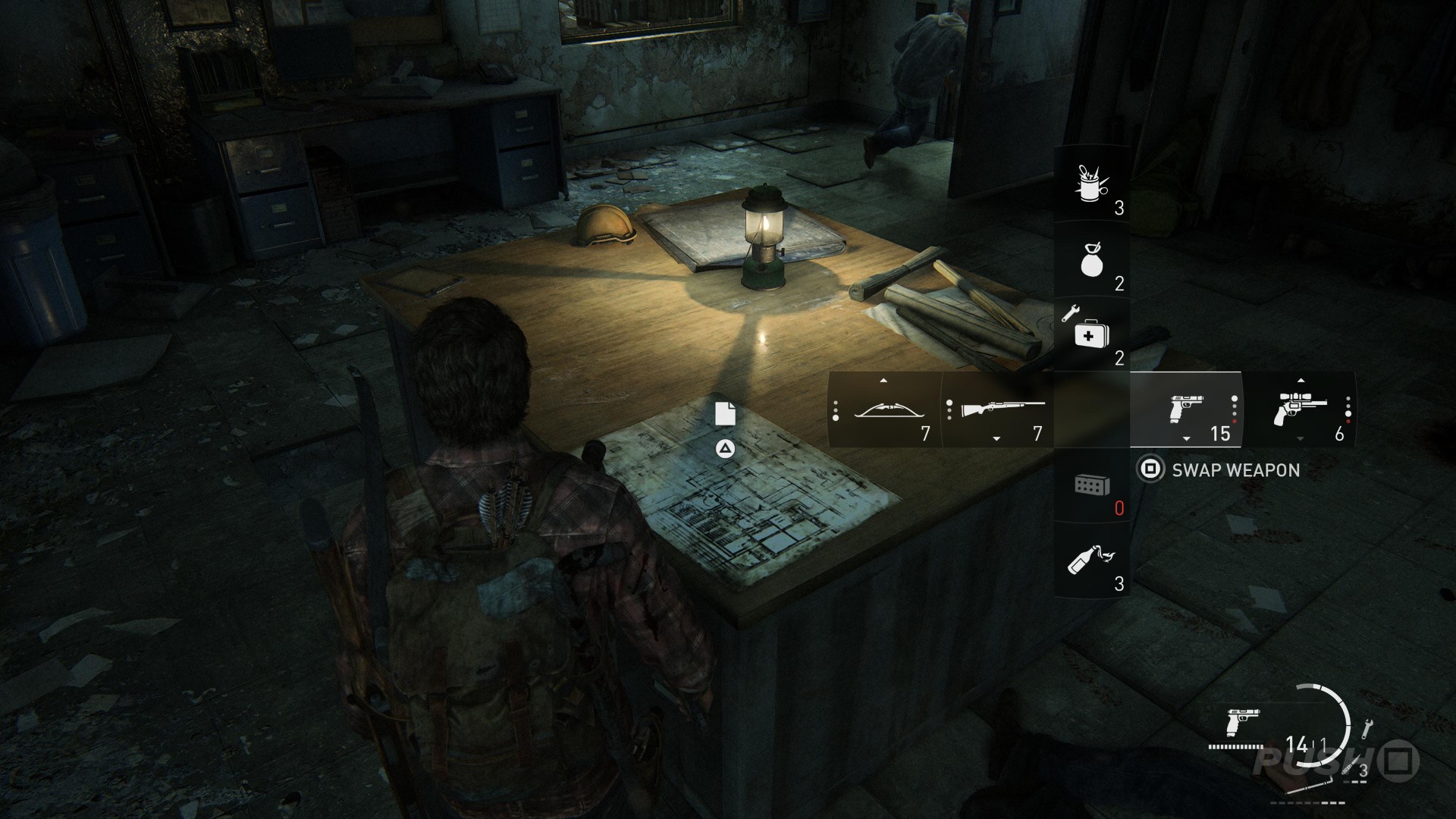Click the Swap Weapon label
The width and height of the screenshot is (1456, 819).
(x=1235, y=470)
